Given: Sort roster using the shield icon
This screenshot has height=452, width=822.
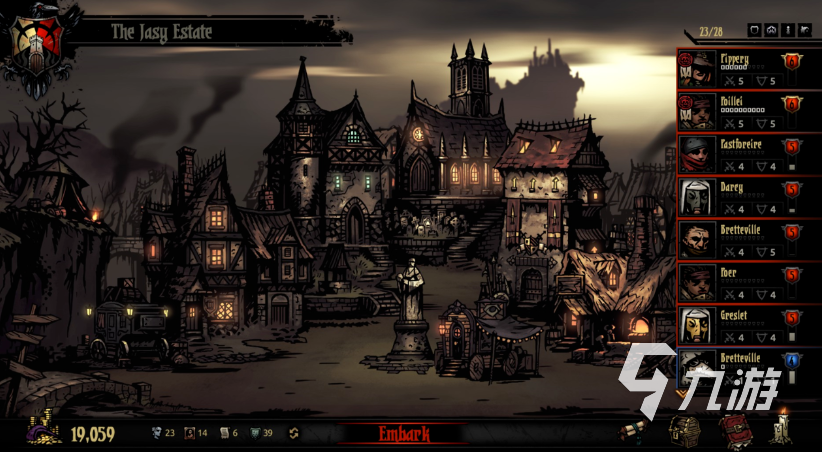Looking at the screenshot, I should [x=755, y=31].
